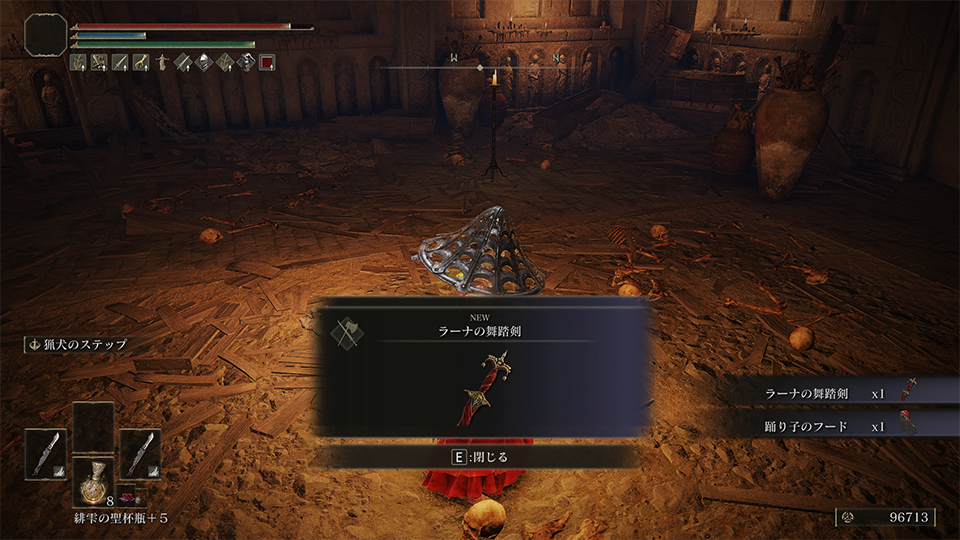The height and width of the screenshot is (540, 960).
Task: Click the red square status effect icon
Action: coord(267,62)
